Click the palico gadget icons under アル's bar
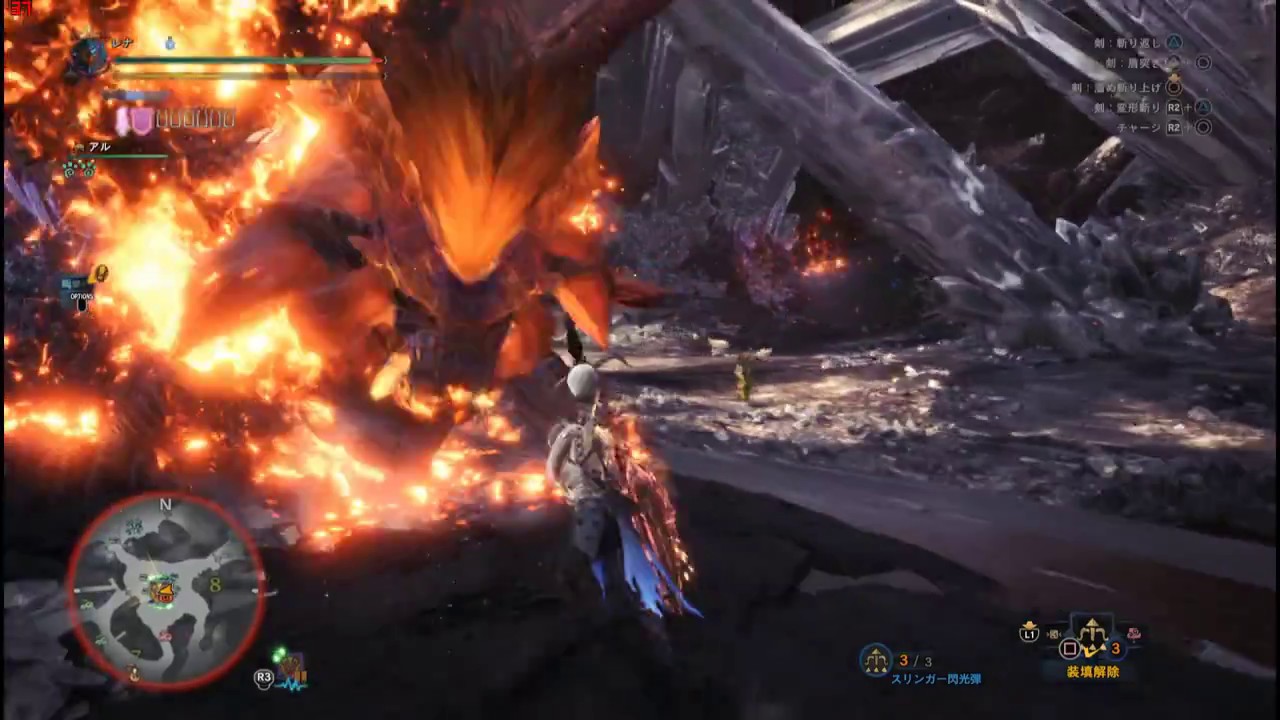 tap(80, 168)
